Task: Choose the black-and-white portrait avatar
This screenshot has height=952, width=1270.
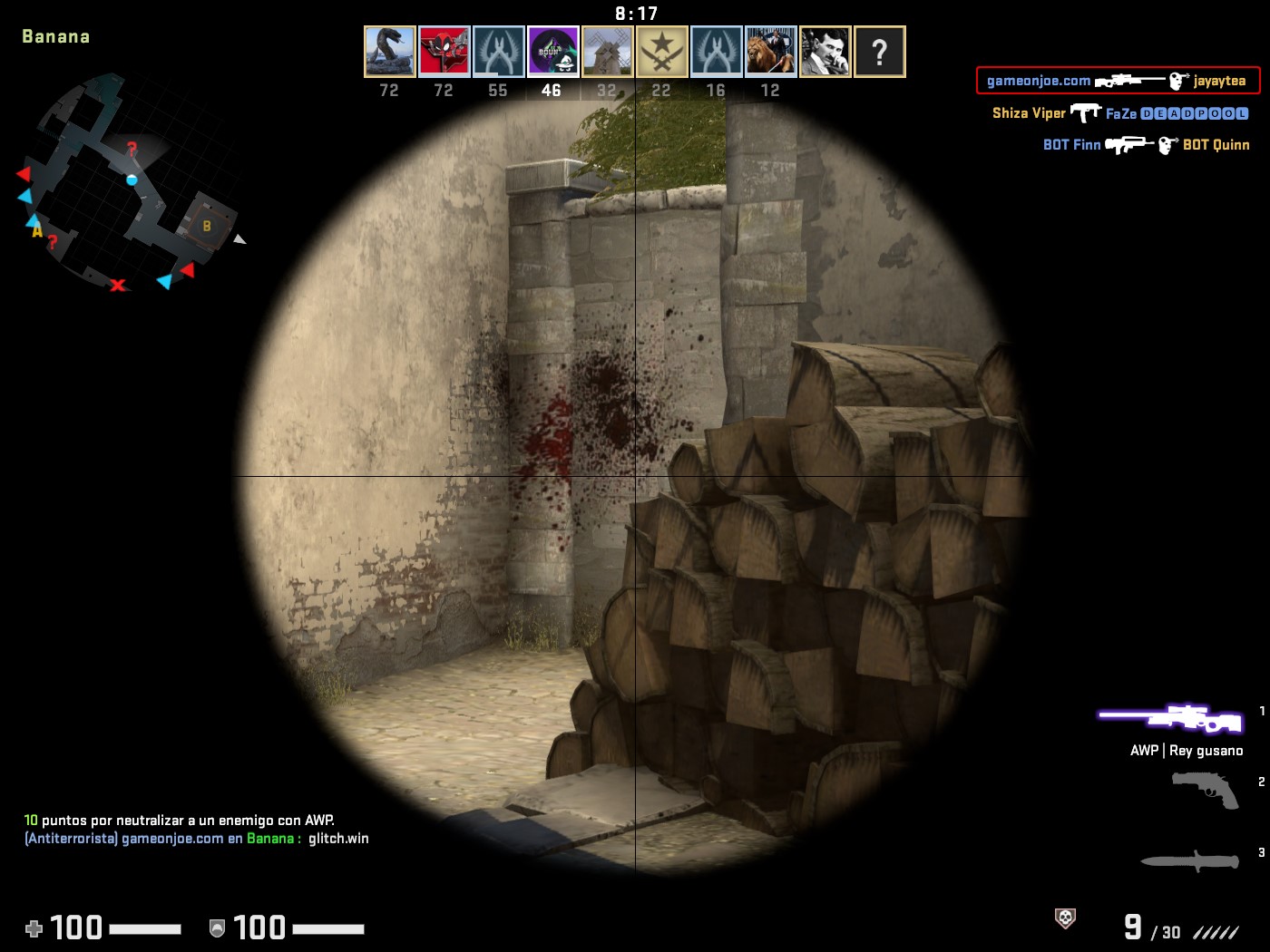Action: point(825,52)
